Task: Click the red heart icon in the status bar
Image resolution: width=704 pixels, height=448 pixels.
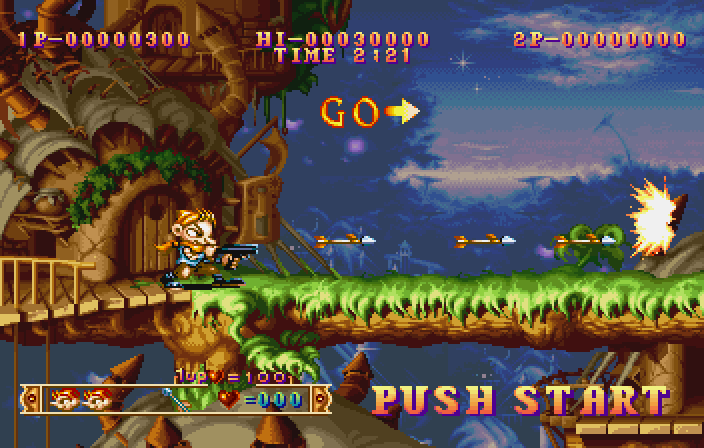Action: point(231,400)
